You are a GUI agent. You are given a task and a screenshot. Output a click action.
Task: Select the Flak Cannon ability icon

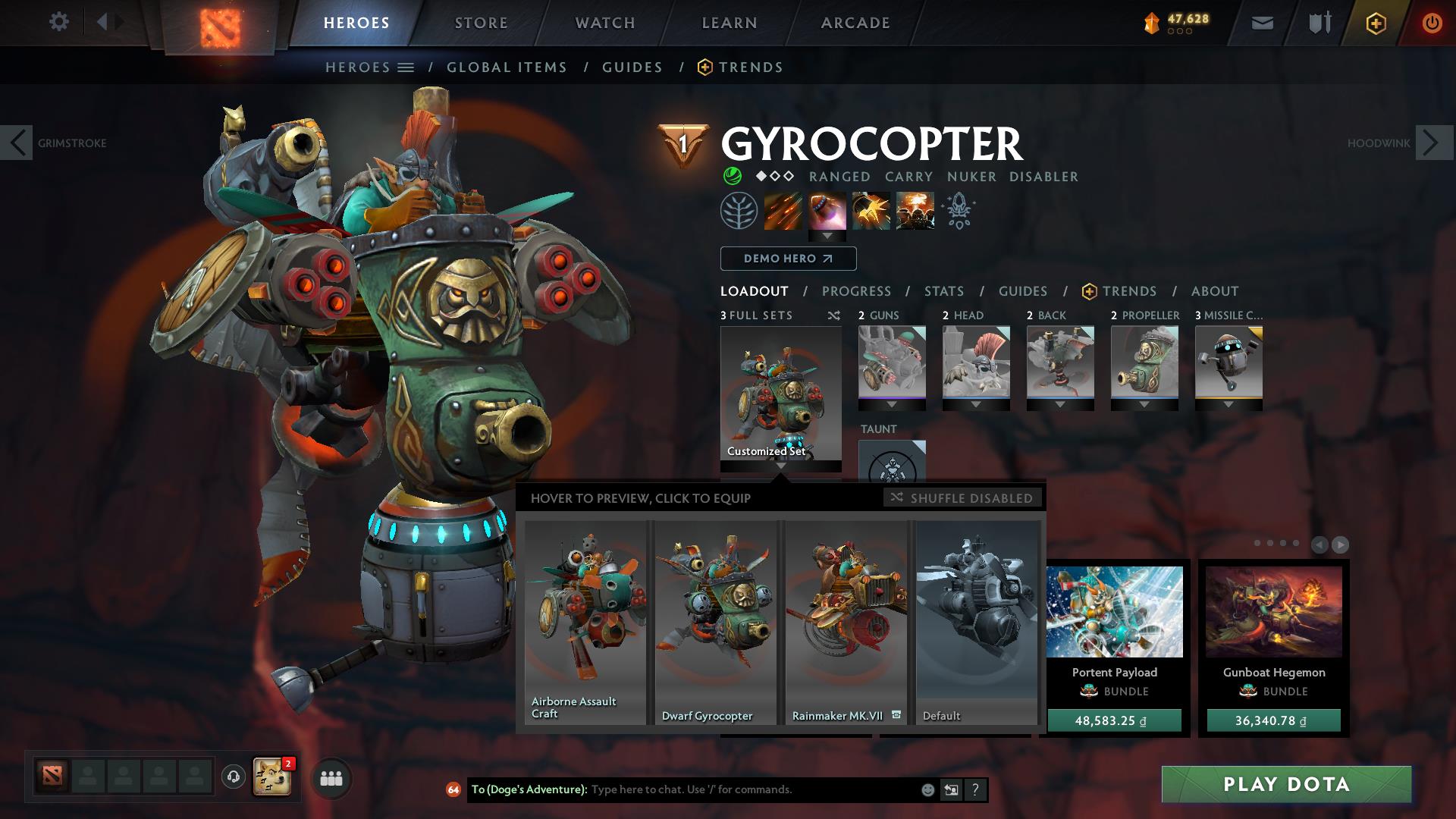(x=871, y=211)
